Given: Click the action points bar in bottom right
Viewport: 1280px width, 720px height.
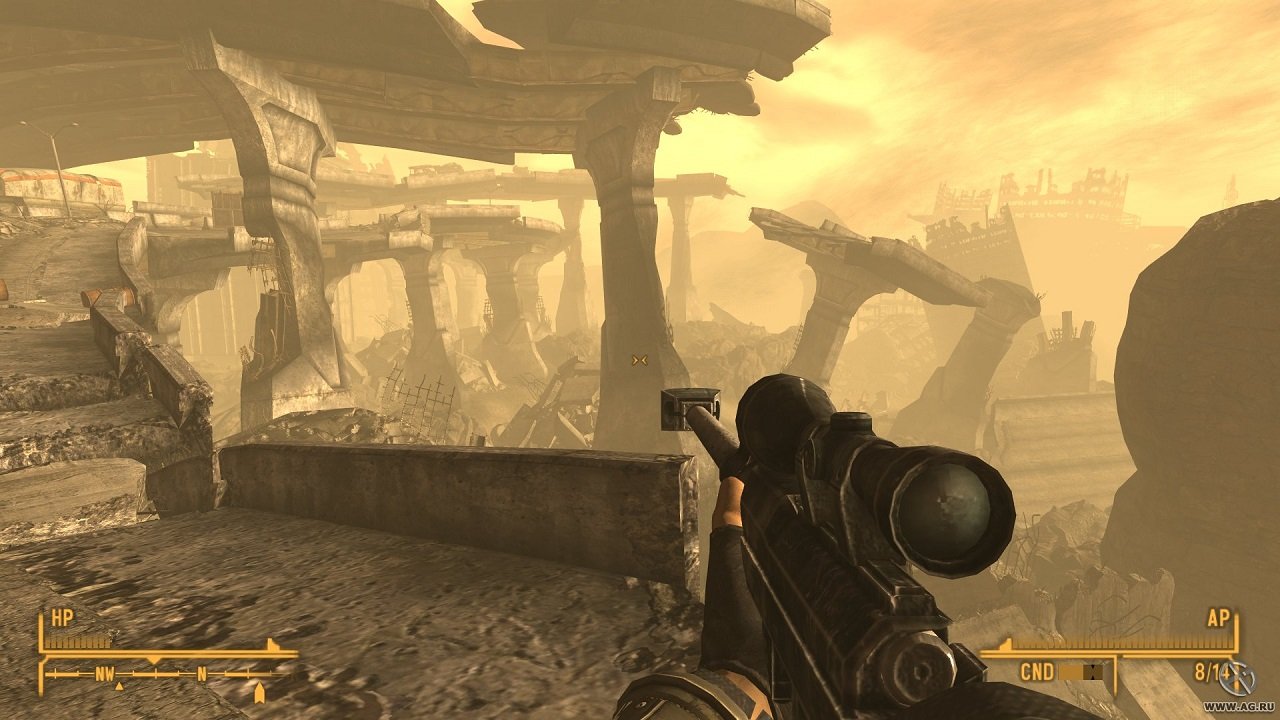Looking at the screenshot, I should tap(1121, 643).
